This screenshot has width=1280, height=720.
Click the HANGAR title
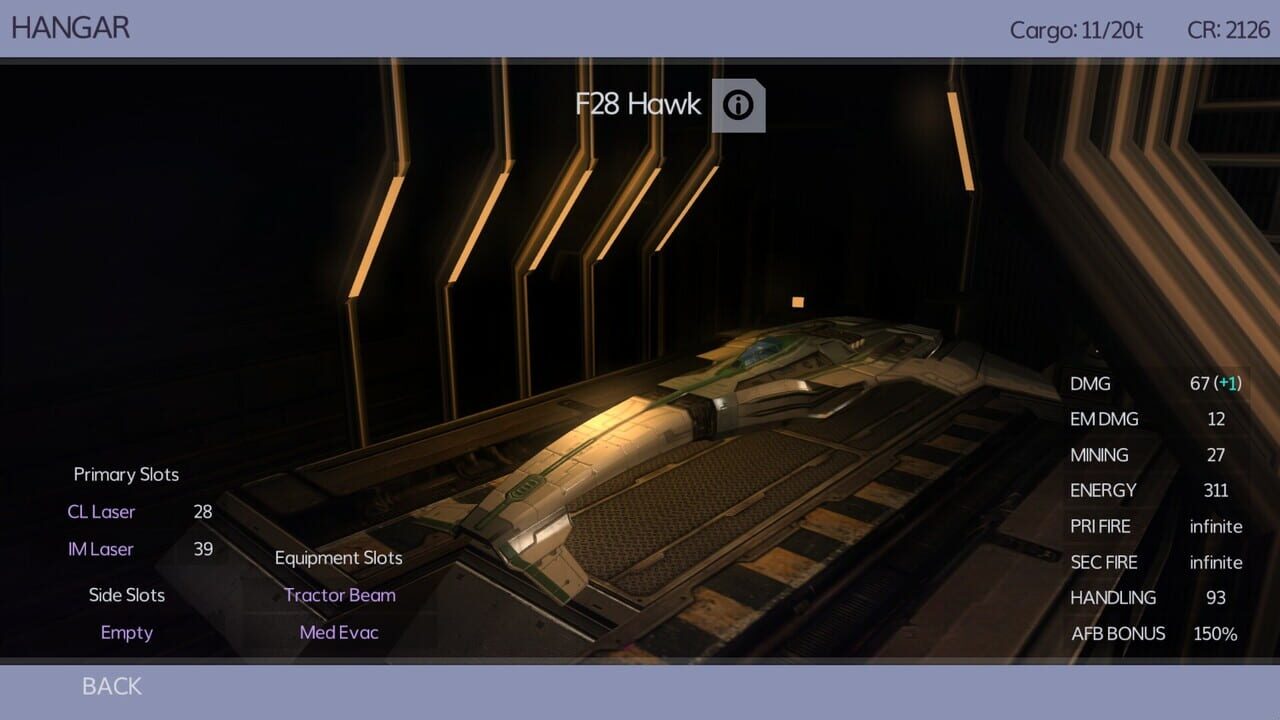pyautogui.click(x=71, y=27)
